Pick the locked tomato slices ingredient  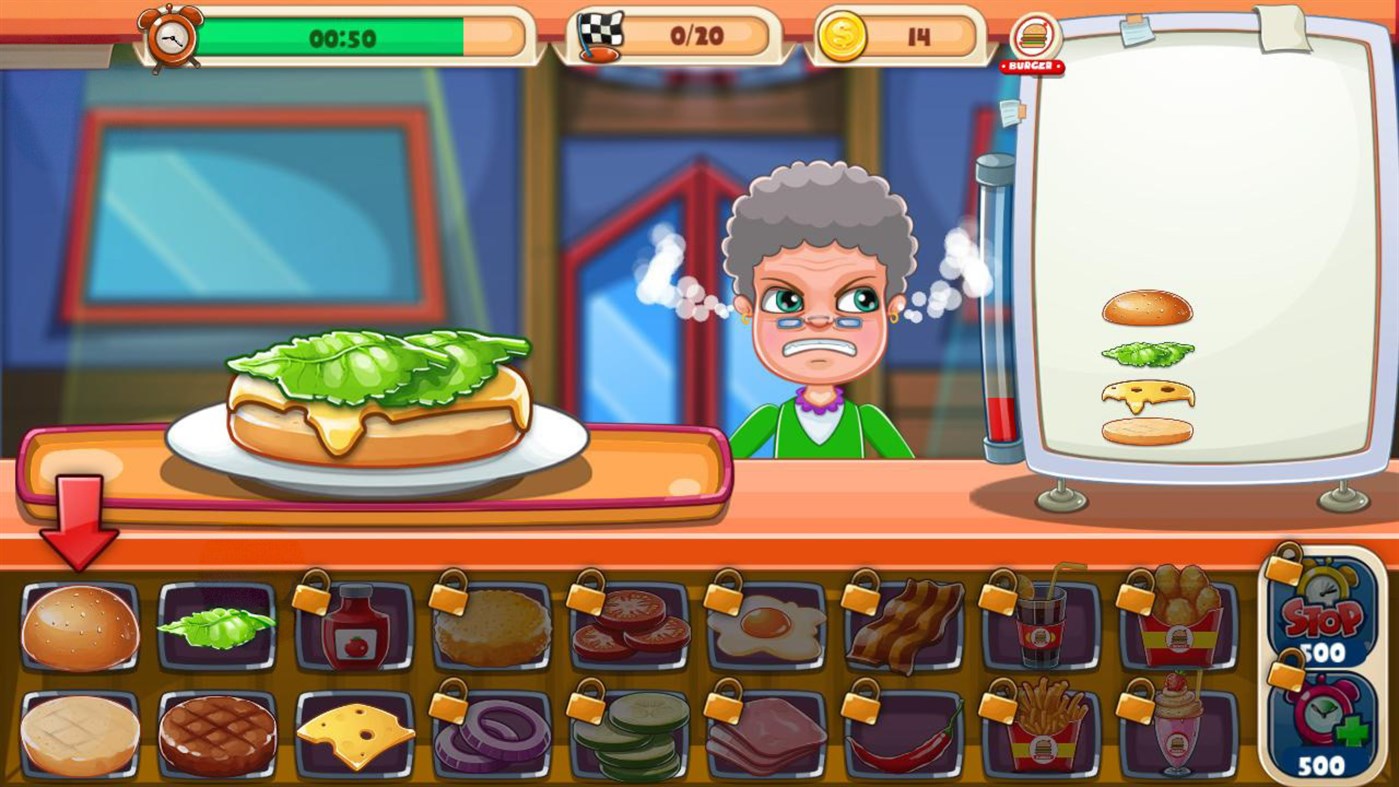pos(628,622)
